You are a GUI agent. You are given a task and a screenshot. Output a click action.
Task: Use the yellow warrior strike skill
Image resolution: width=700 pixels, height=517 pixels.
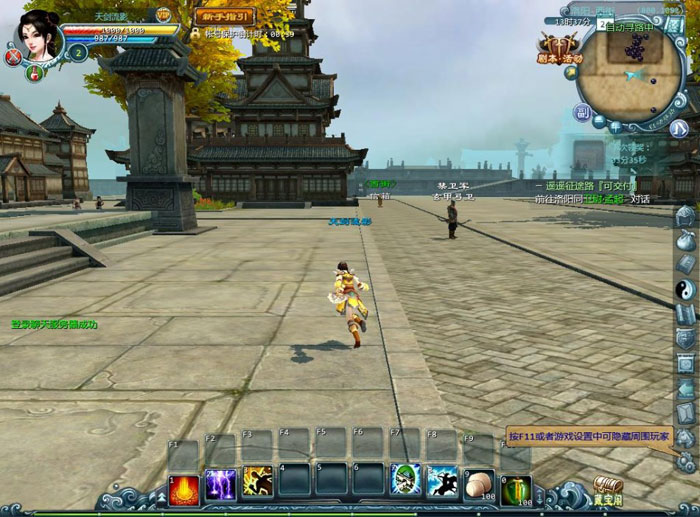coord(257,482)
